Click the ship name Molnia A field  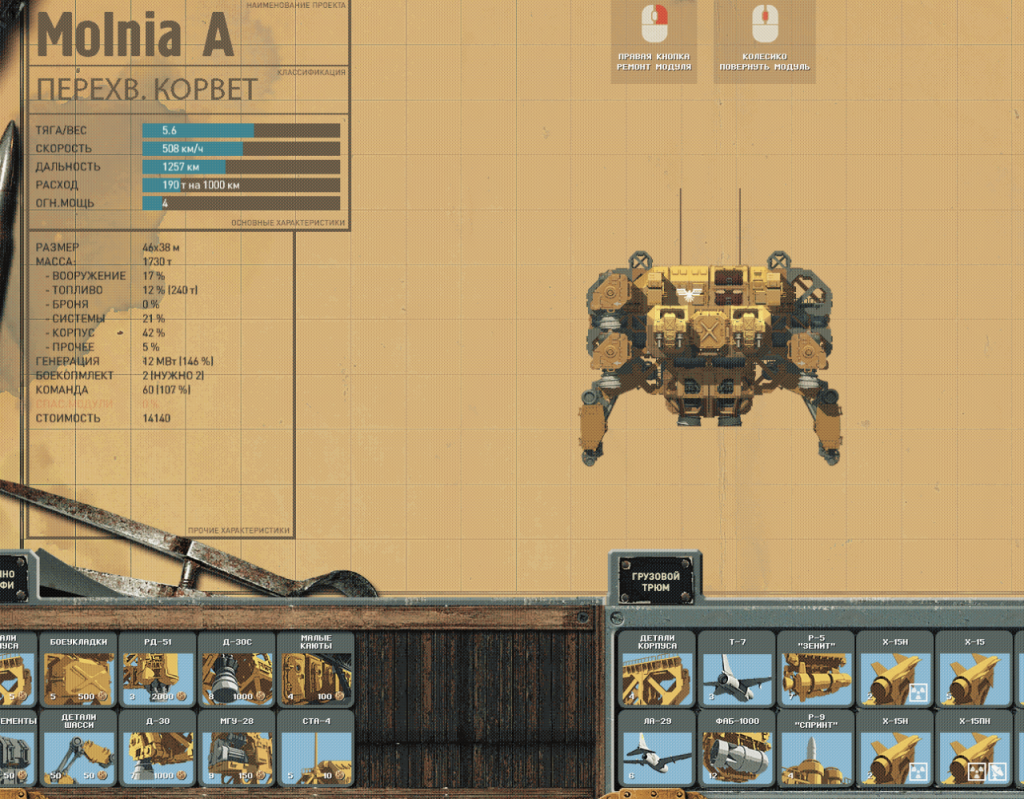point(135,37)
